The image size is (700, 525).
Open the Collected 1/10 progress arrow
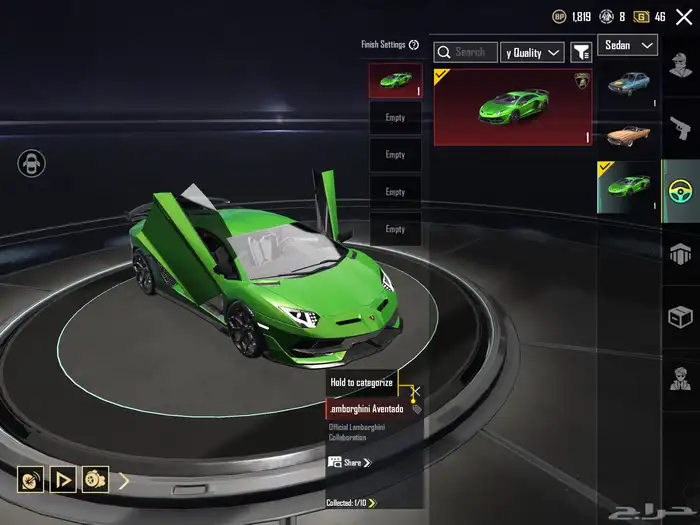coord(372,503)
